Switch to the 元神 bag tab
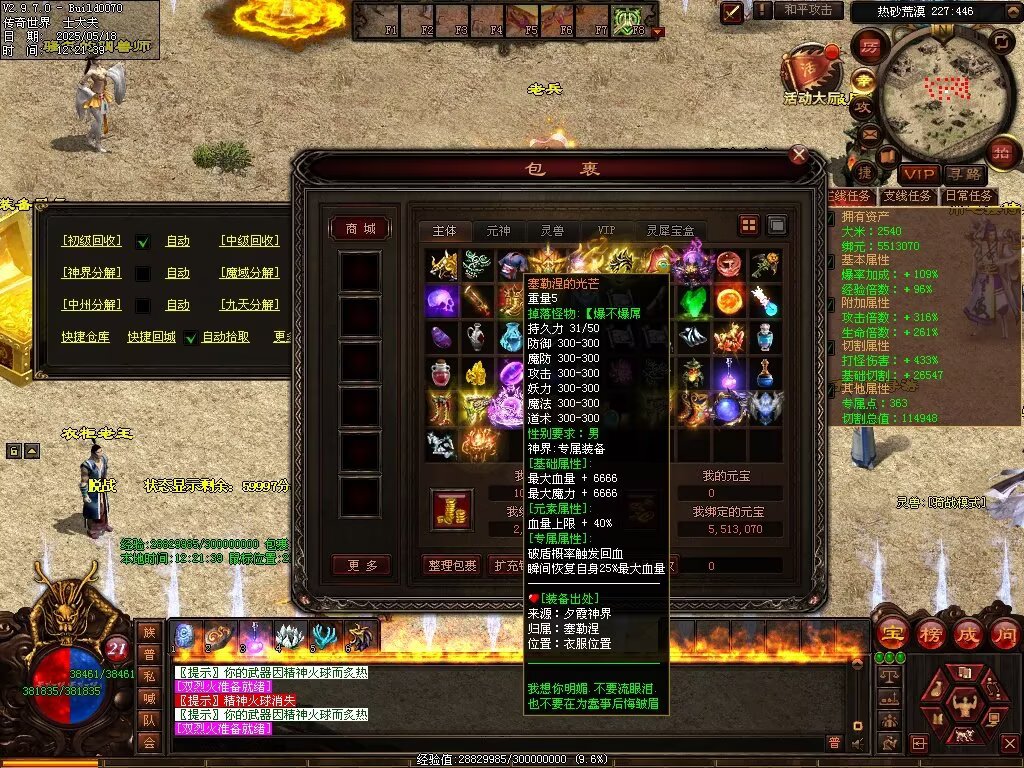The width and height of the screenshot is (1024, 768). click(498, 231)
